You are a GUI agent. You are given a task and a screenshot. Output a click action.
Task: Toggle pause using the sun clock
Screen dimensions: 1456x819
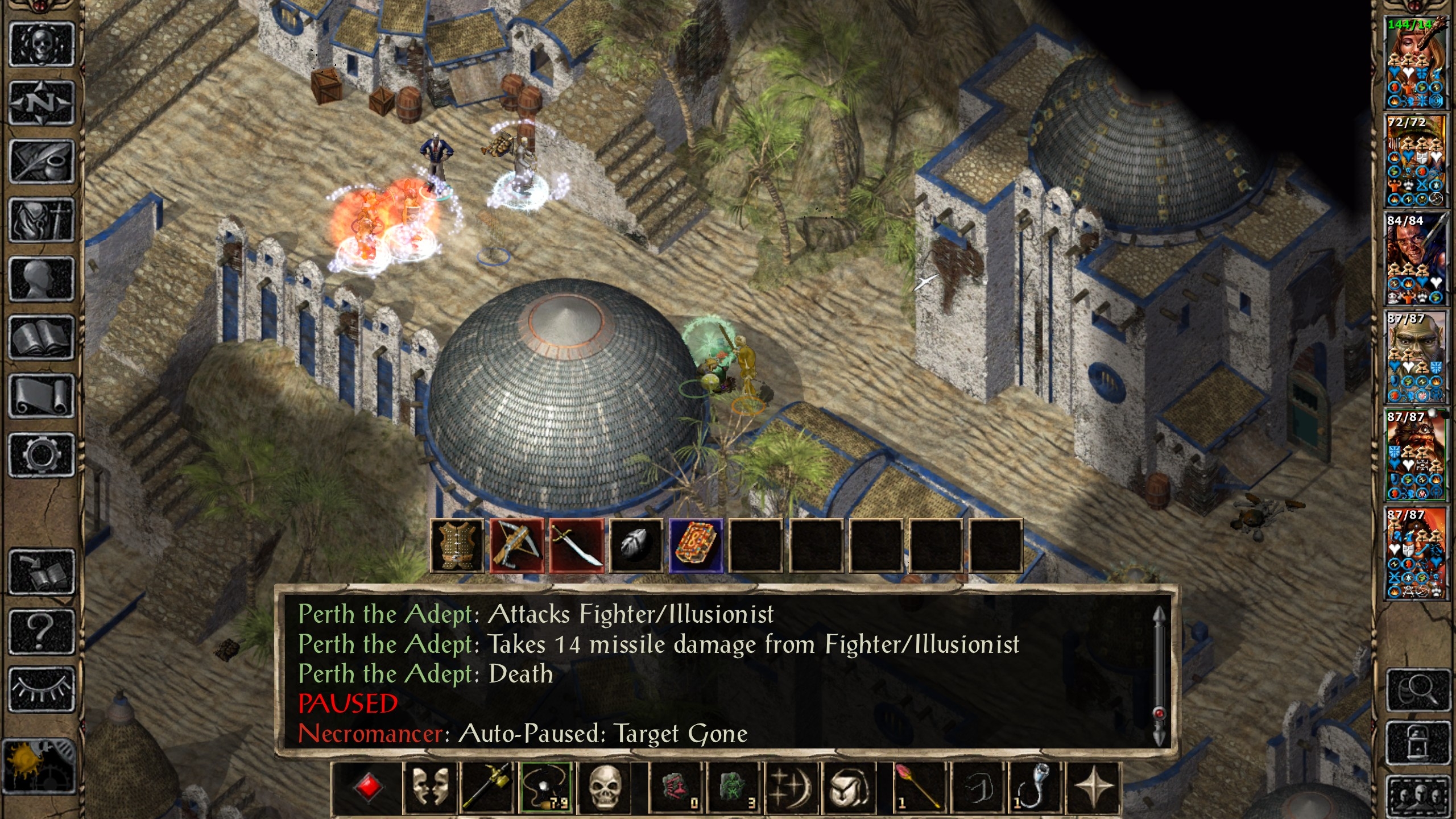(x=39, y=766)
